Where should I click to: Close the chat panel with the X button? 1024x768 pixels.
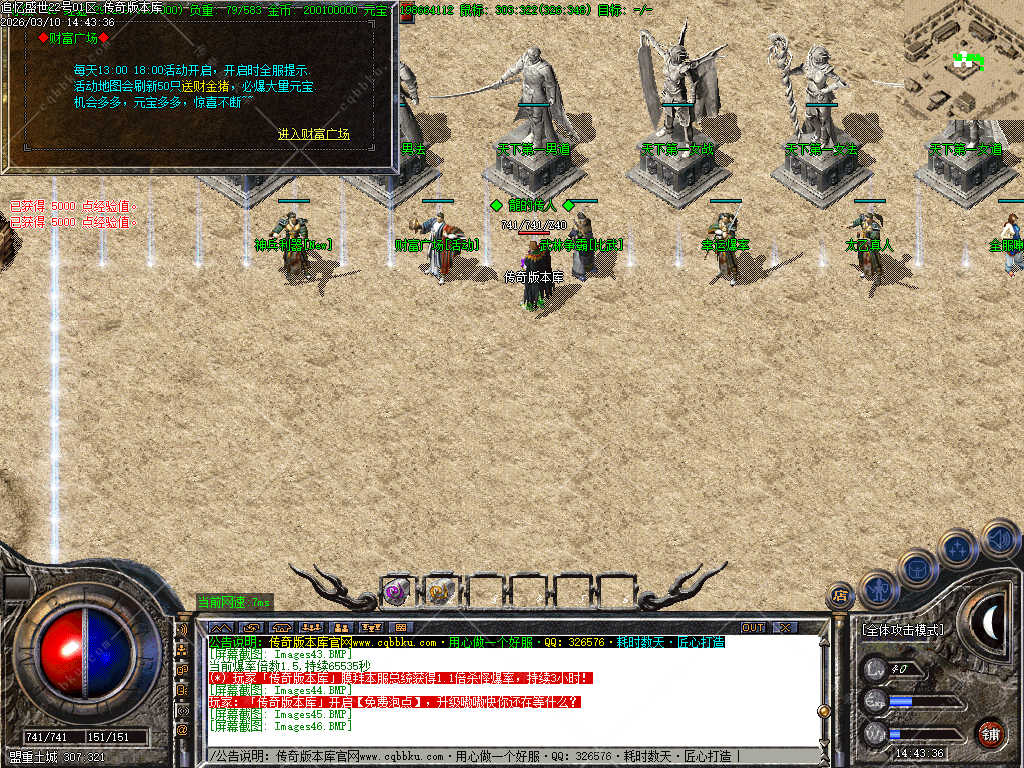(x=786, y=628)
